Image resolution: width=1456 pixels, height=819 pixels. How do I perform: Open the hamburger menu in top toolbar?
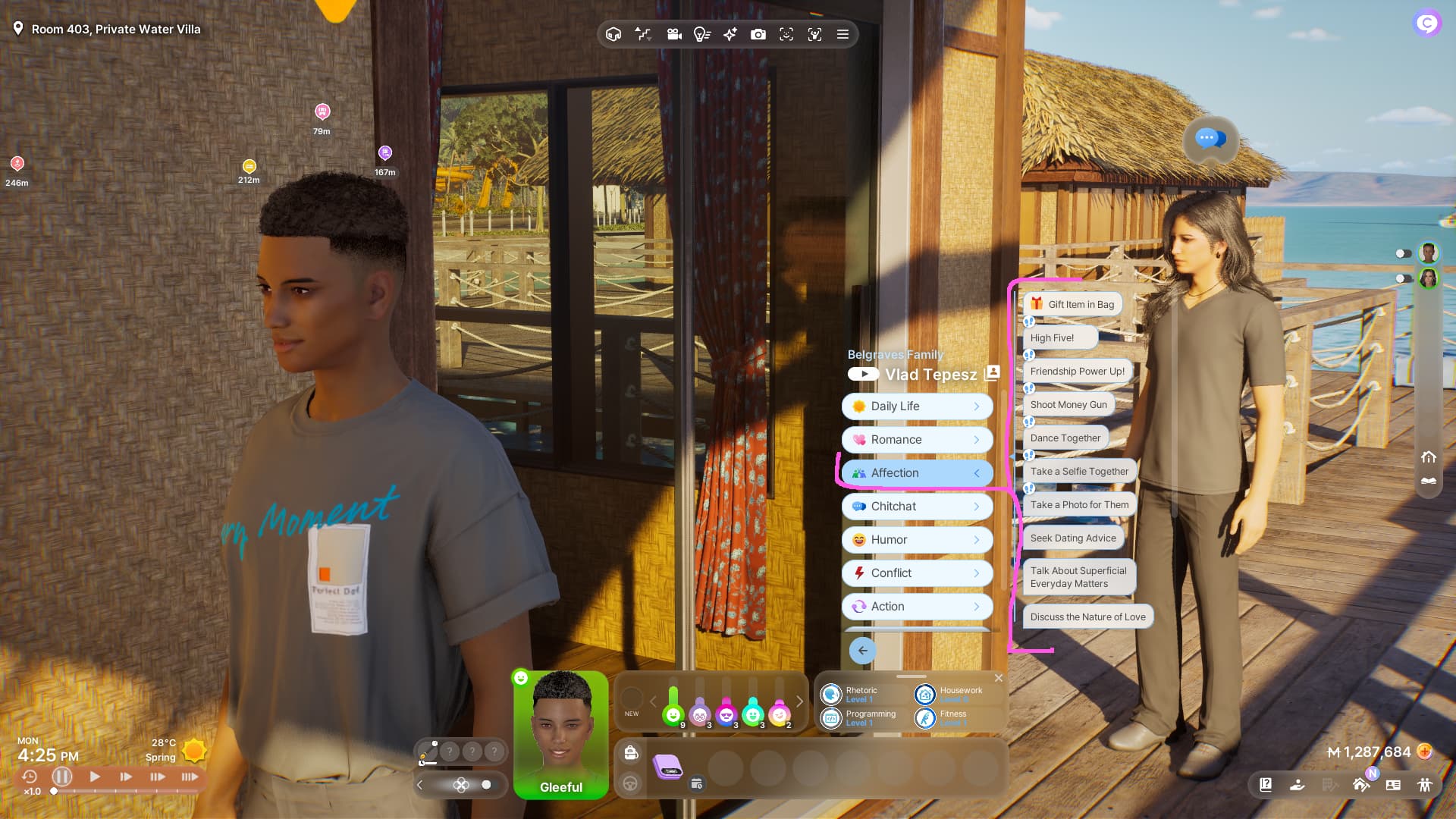click(x=843, y=34)
